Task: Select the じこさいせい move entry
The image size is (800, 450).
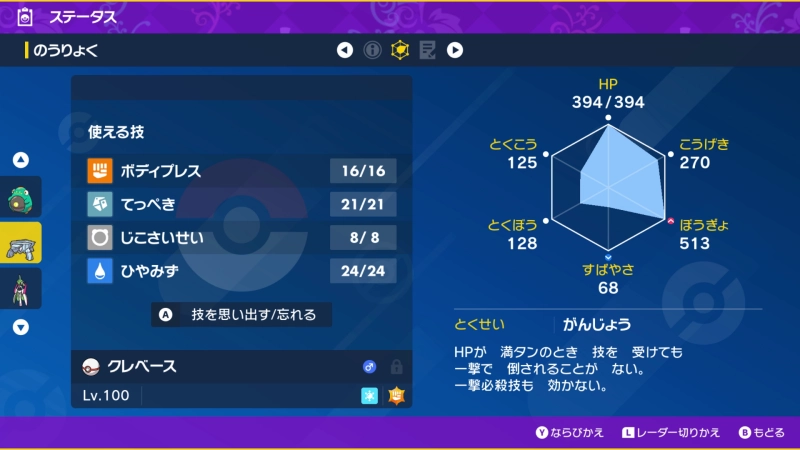Action: (x=241, y=237)
